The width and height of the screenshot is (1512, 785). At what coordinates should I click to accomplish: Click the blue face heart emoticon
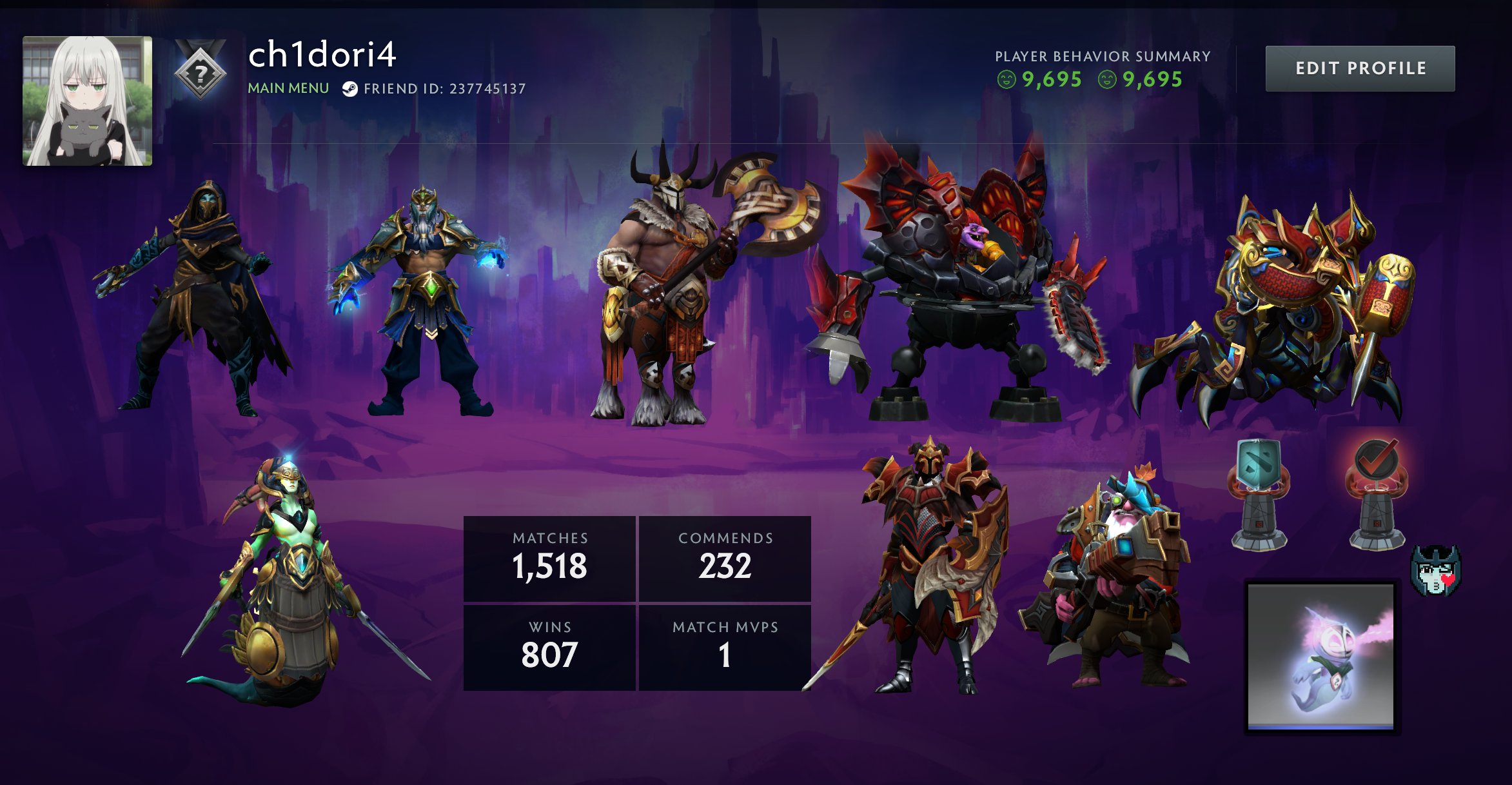click(1435, 570)
